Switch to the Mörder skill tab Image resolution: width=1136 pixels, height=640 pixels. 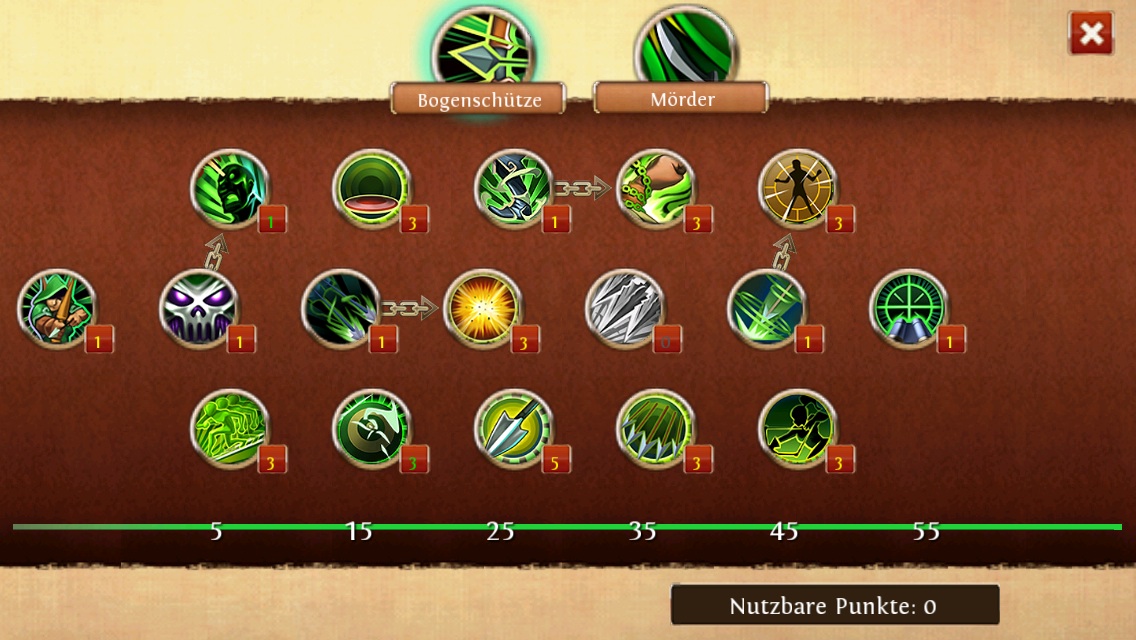pos(681,98)
